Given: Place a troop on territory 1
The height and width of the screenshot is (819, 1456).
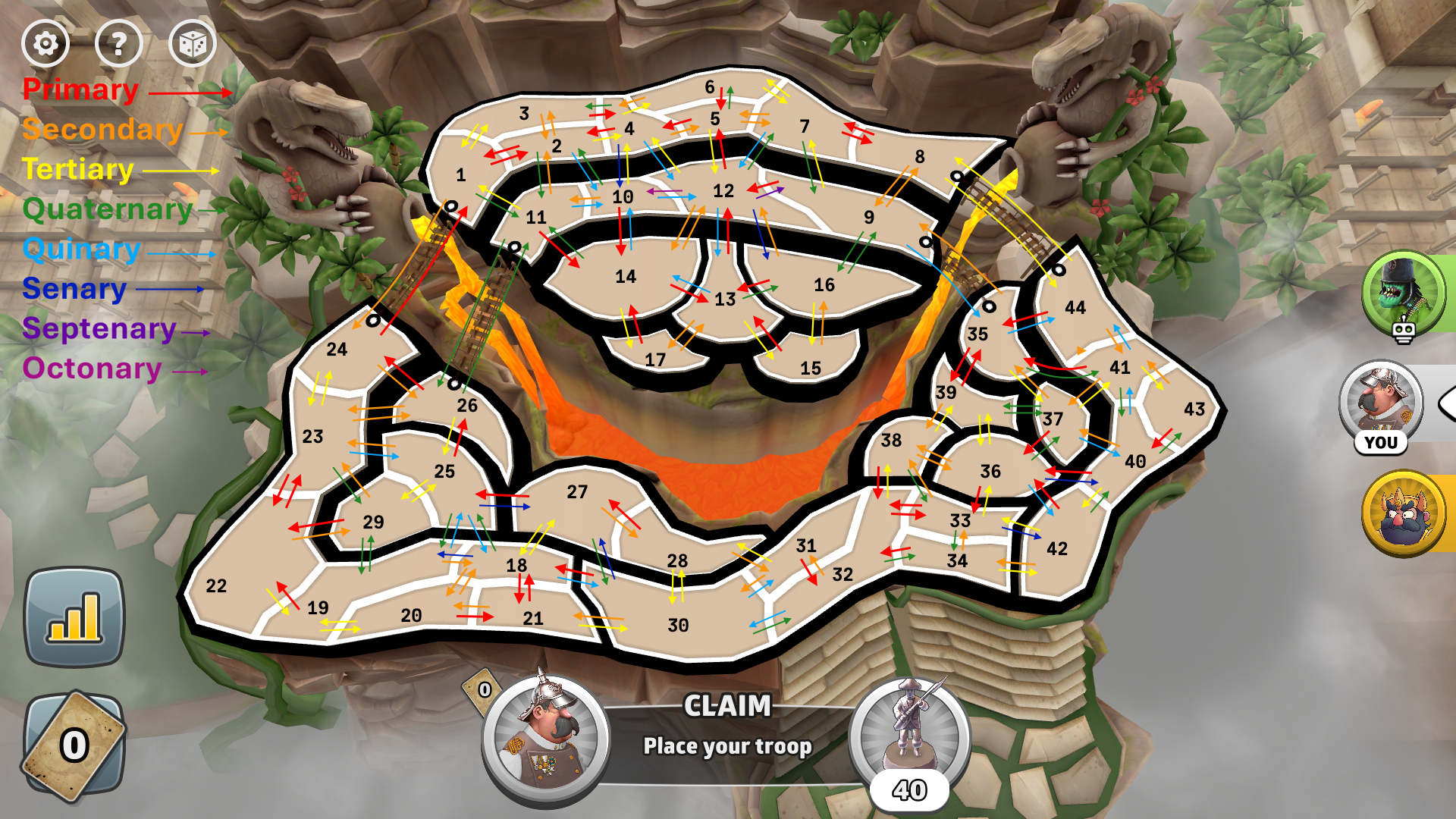Looking at the screenshot, I should pos(461,176).
